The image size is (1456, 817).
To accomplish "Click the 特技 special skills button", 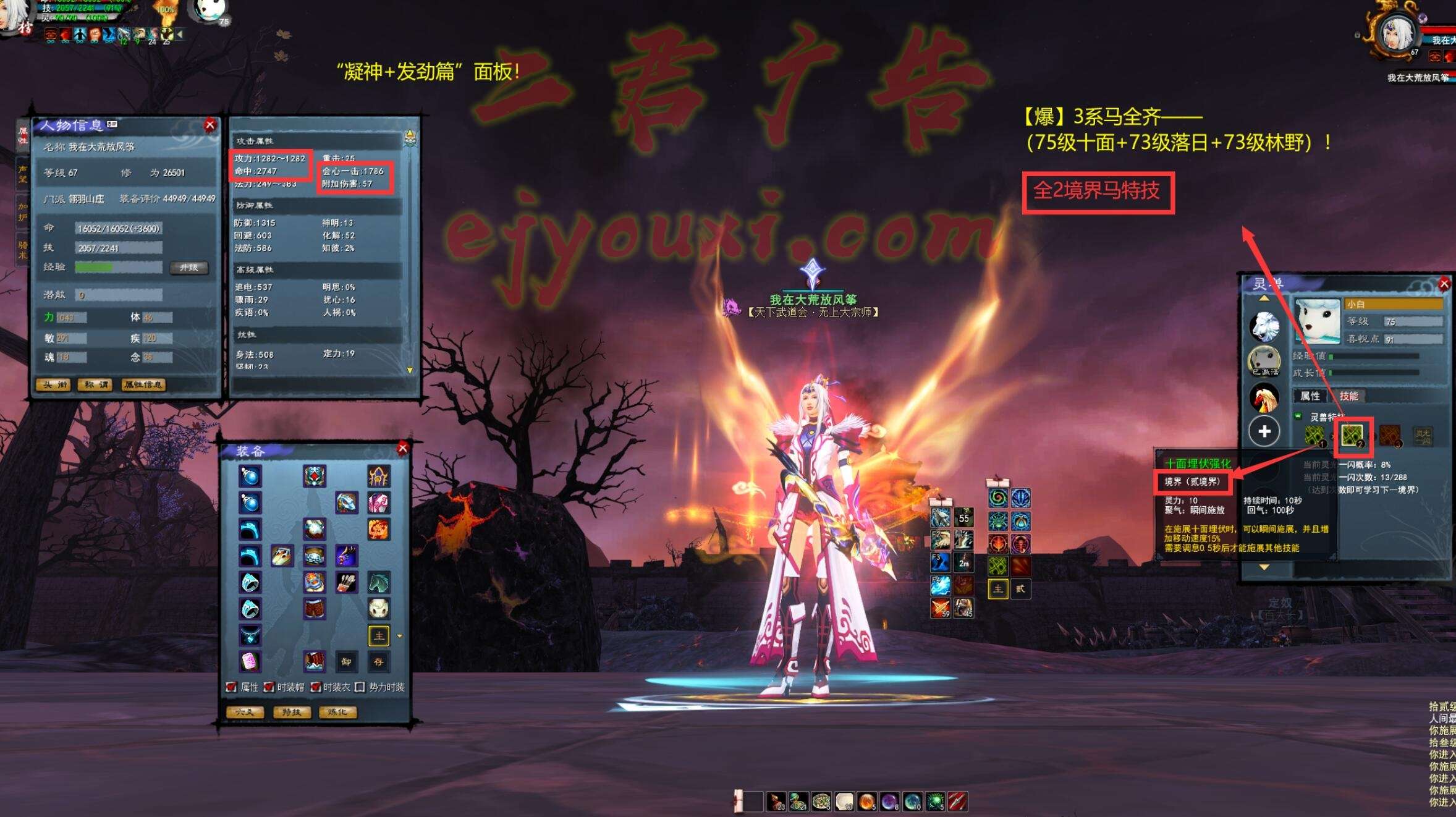I will click(291, 712).
